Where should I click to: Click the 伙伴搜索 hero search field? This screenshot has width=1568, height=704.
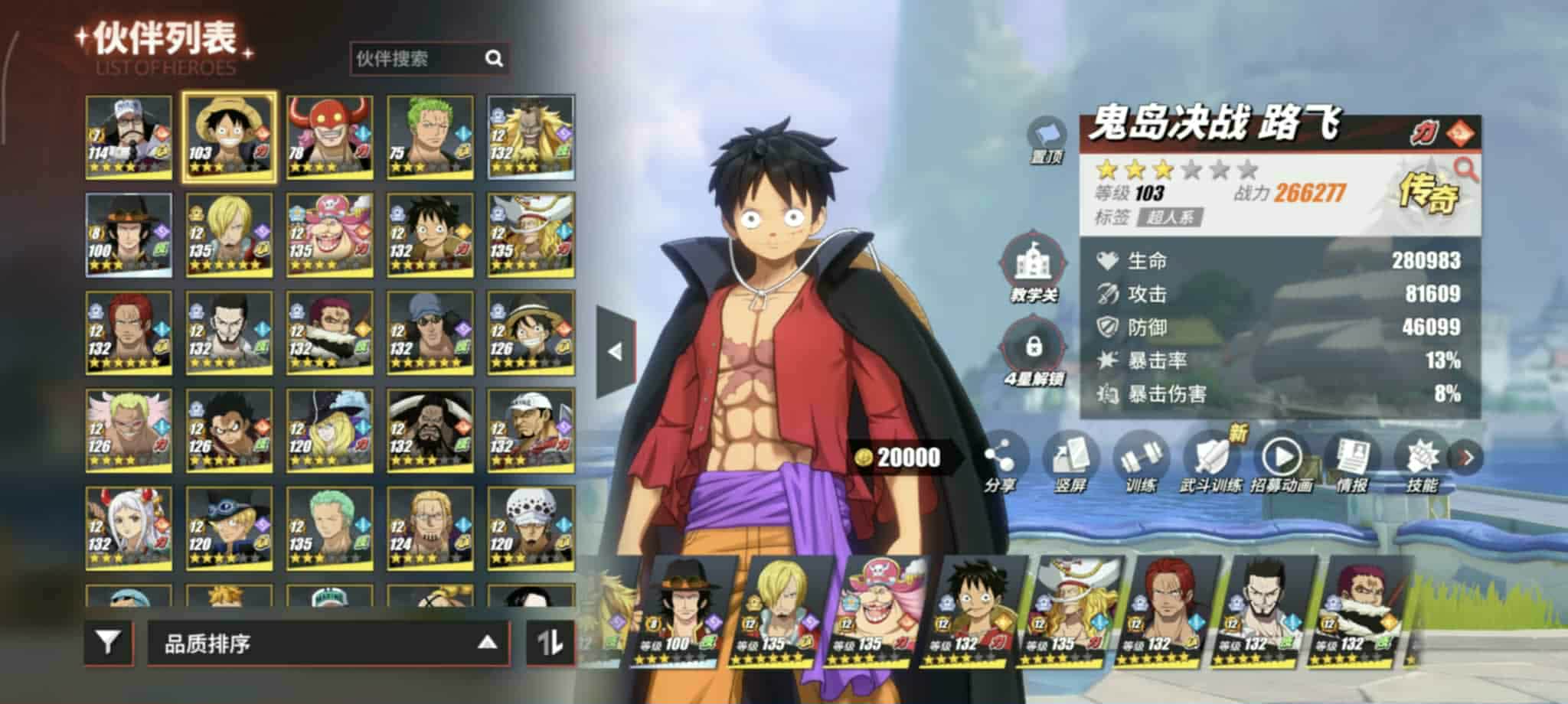(417, 59)
